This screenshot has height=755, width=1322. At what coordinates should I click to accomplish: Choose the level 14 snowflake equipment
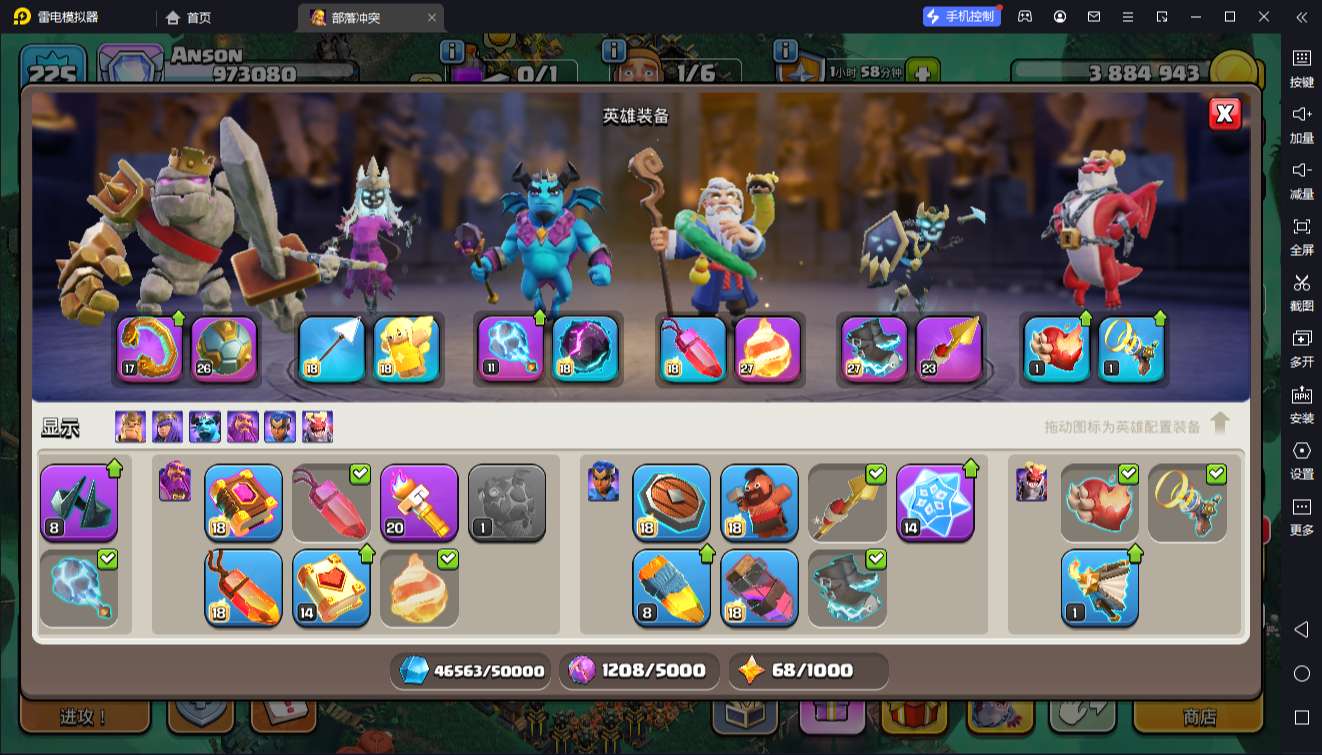(935, 502)
